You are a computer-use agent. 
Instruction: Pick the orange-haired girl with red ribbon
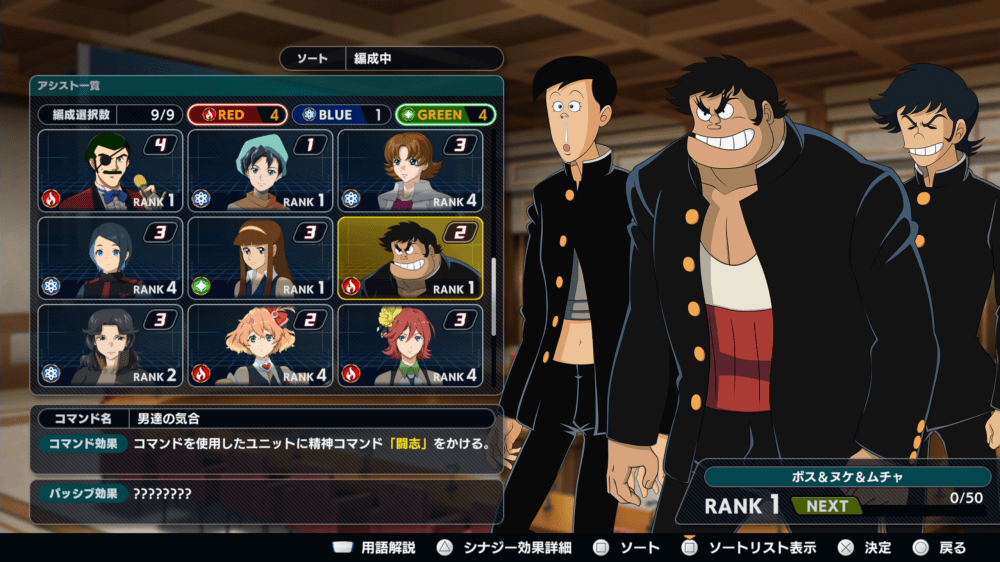tap(260, 345)
